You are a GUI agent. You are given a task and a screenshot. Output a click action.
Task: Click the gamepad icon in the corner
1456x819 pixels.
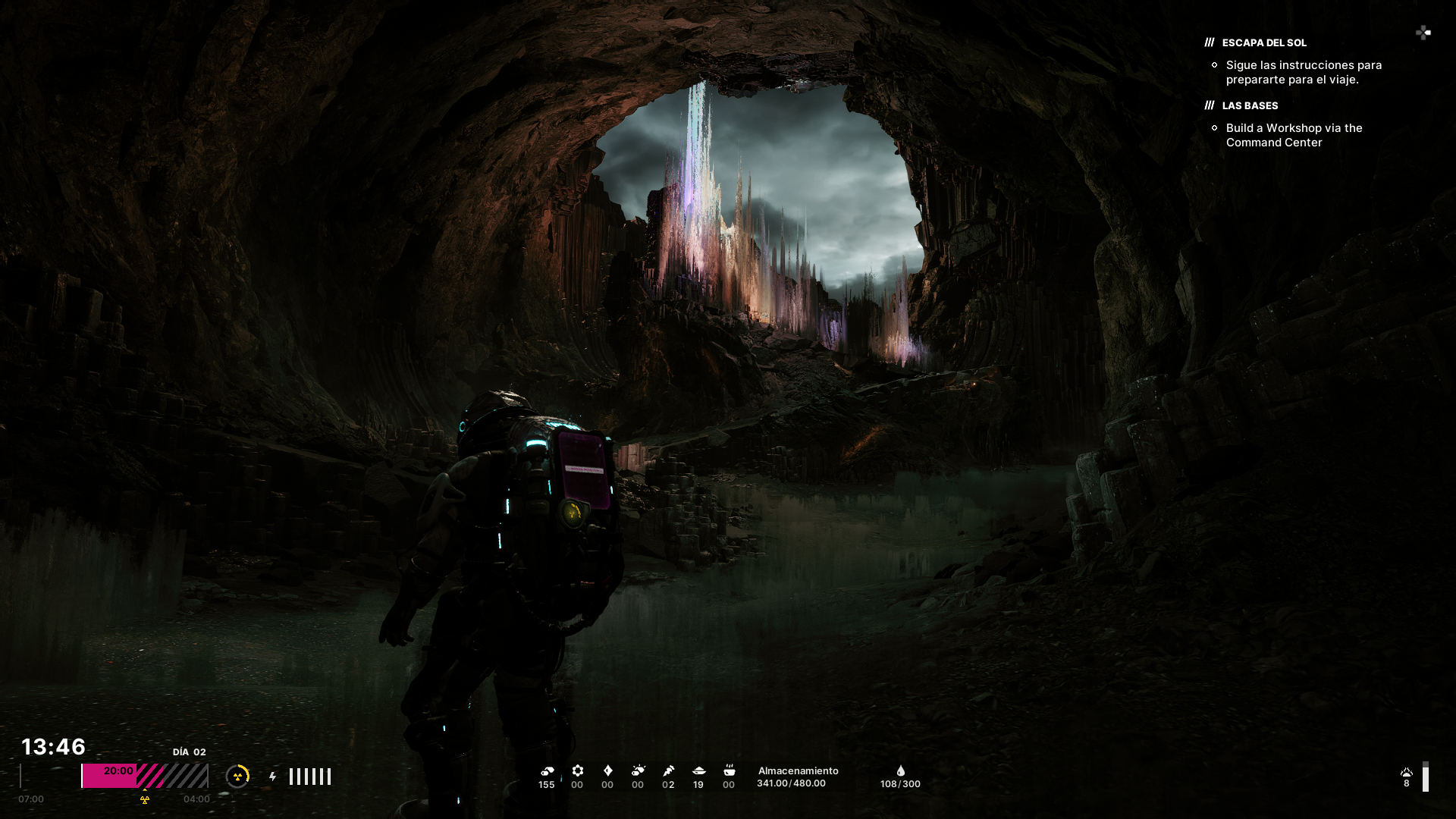[x=1423, y=33]
